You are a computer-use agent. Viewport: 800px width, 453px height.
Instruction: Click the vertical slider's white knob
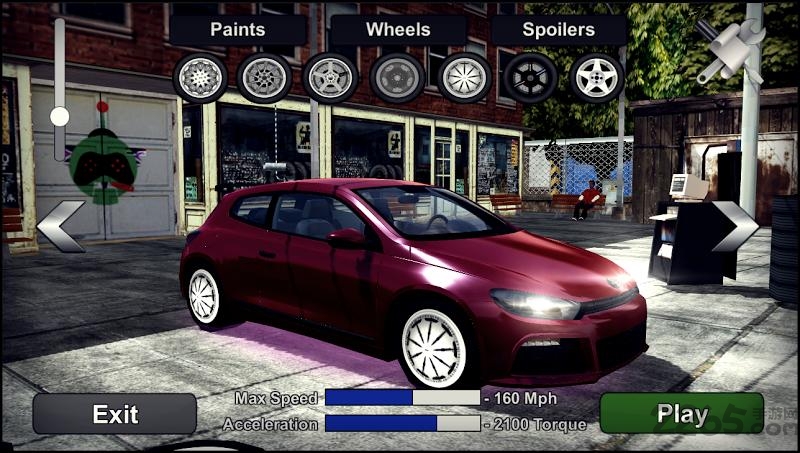point(60,116)
